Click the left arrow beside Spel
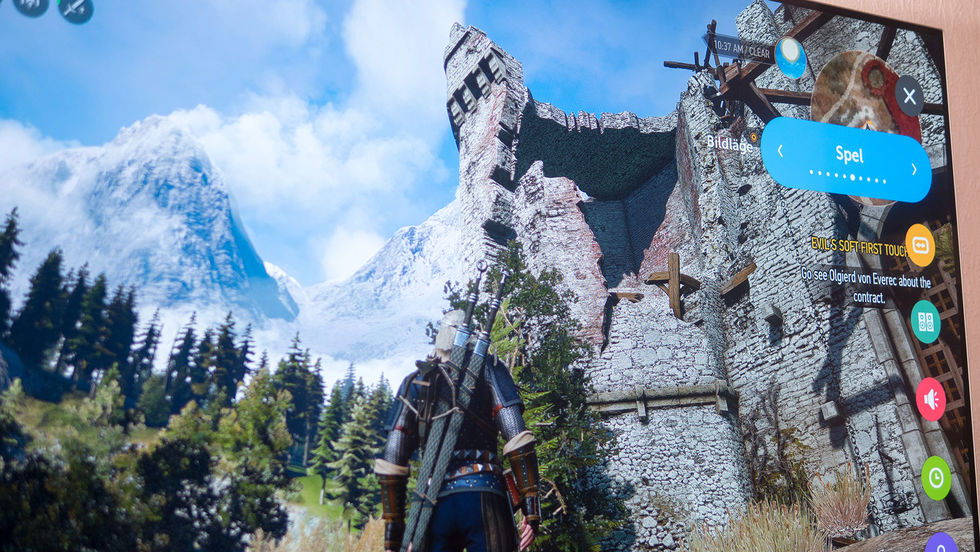 pyautogui.click(x=780, y=151)
